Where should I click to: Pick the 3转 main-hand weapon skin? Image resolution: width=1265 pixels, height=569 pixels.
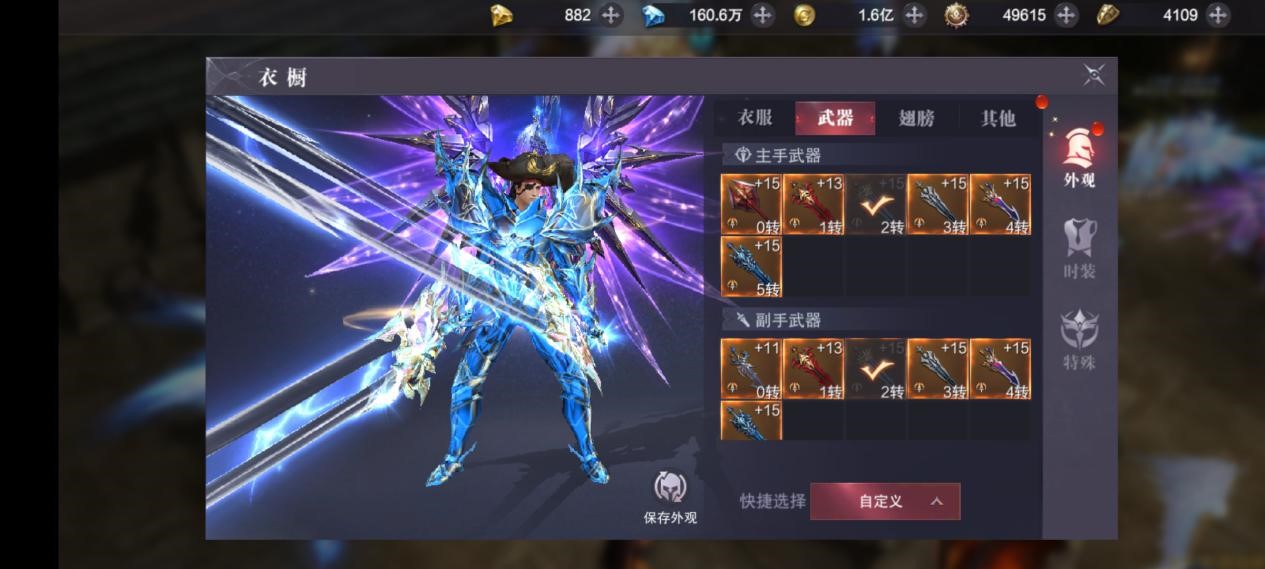[938, 205]
